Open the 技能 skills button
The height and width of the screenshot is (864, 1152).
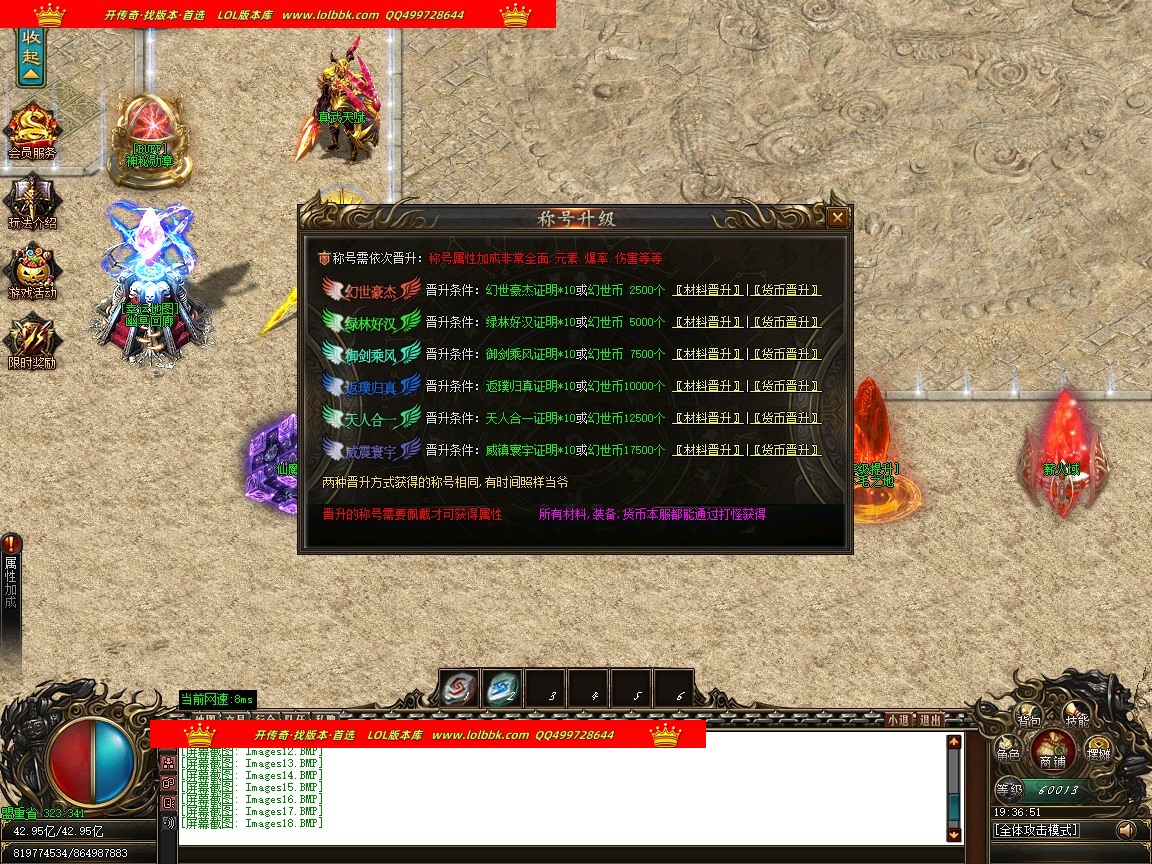1076,717
